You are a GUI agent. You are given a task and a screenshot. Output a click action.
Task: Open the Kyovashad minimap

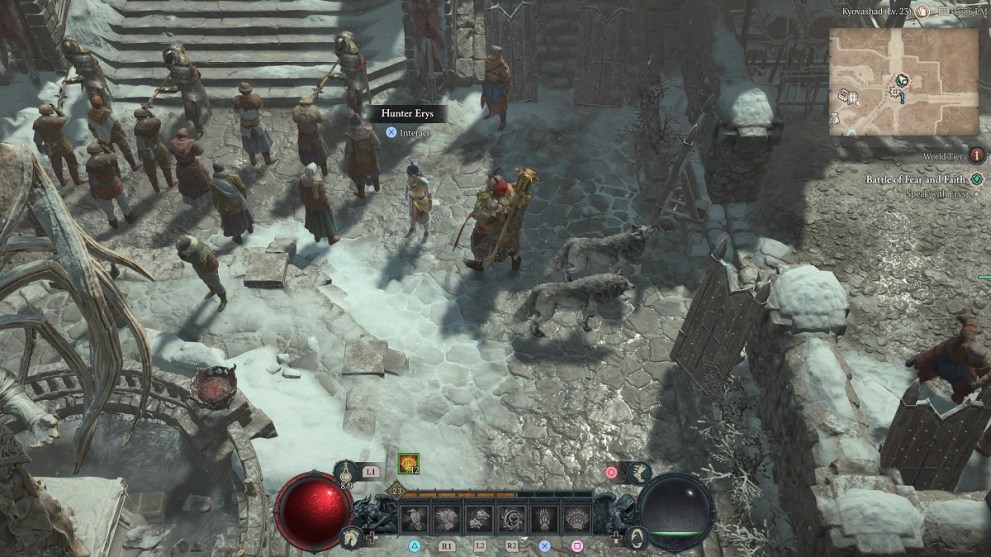903,81
